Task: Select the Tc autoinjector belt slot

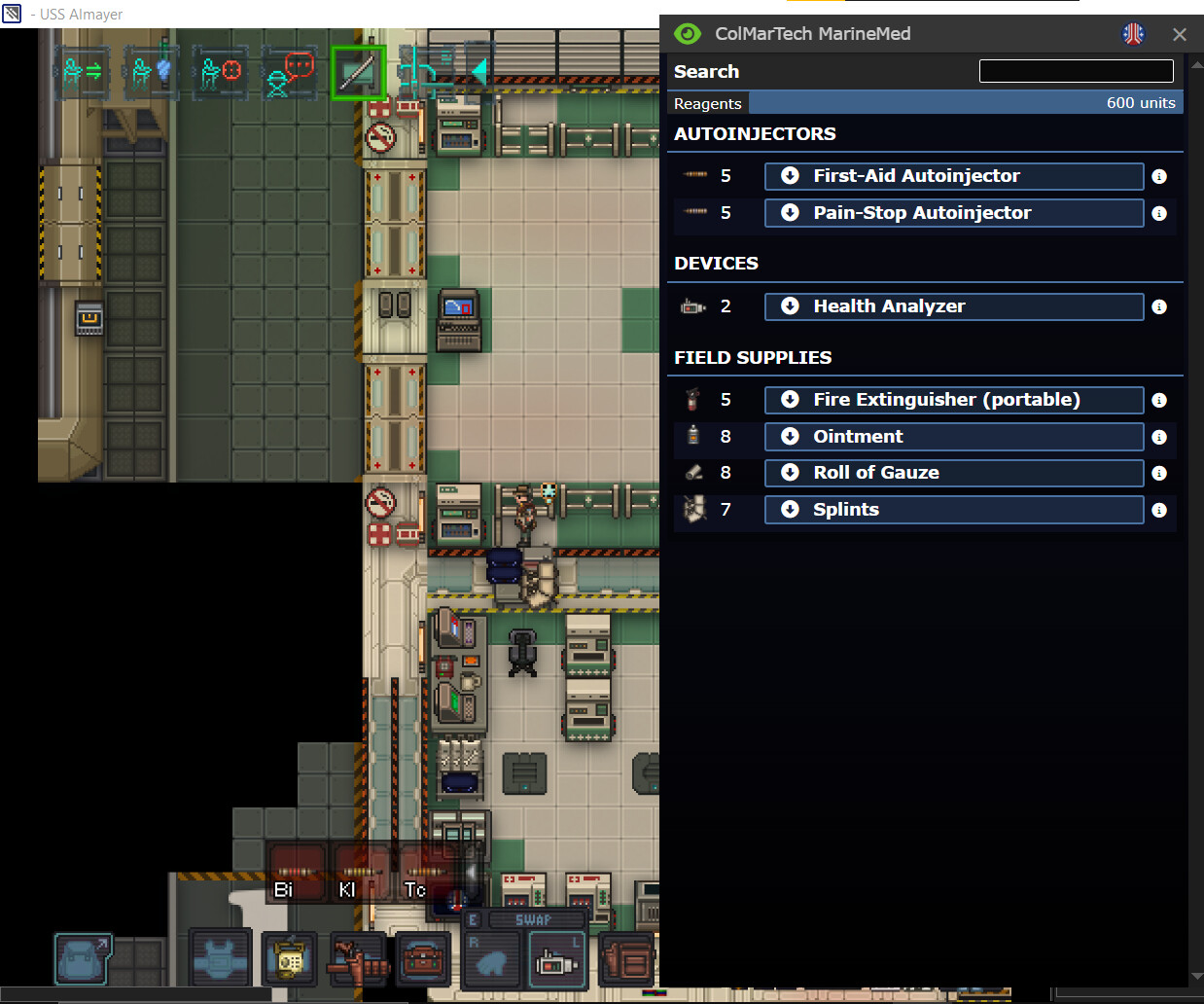Action: pos(424,875)
